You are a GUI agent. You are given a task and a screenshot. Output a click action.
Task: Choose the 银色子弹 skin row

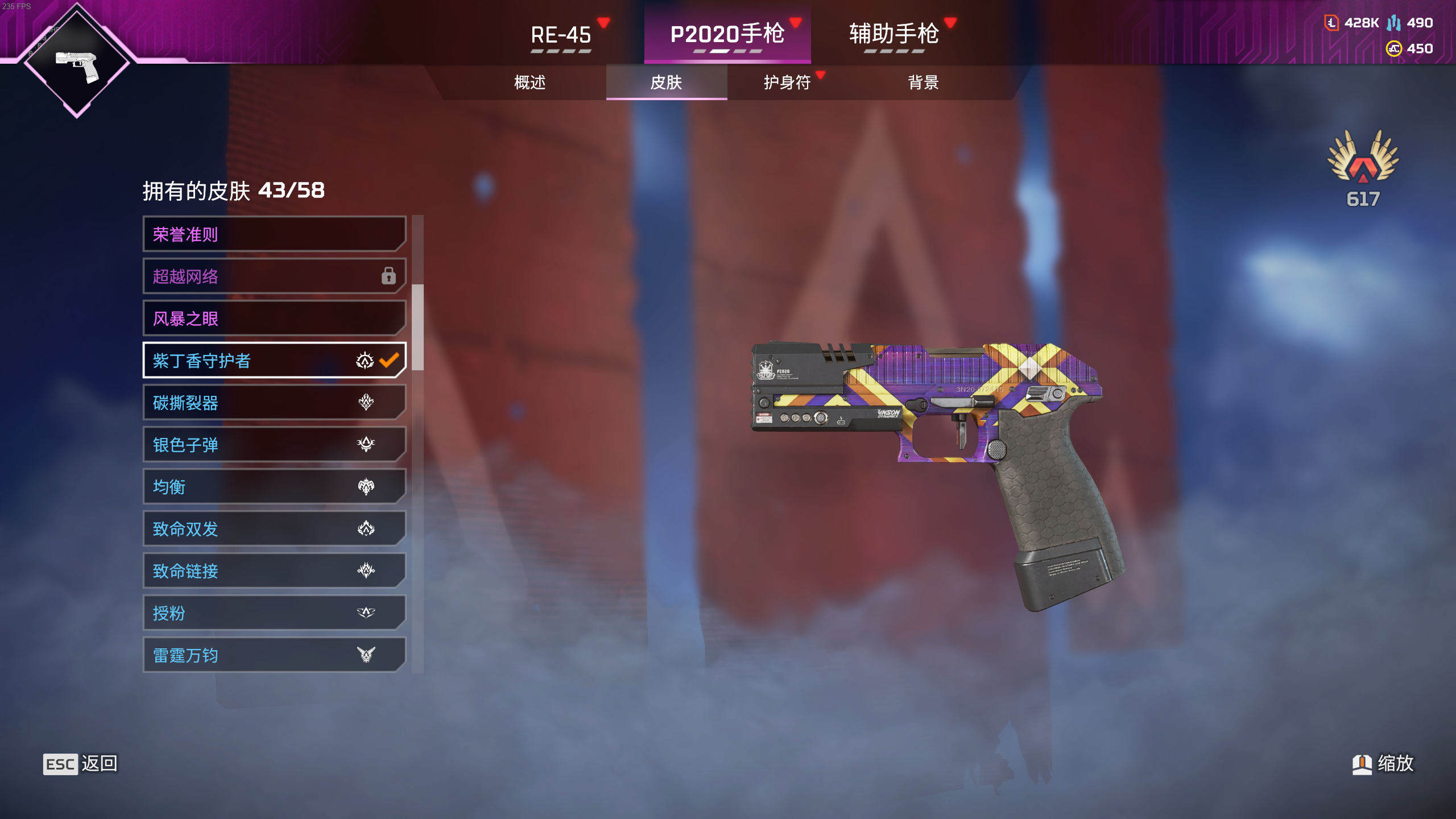point(274,445)
